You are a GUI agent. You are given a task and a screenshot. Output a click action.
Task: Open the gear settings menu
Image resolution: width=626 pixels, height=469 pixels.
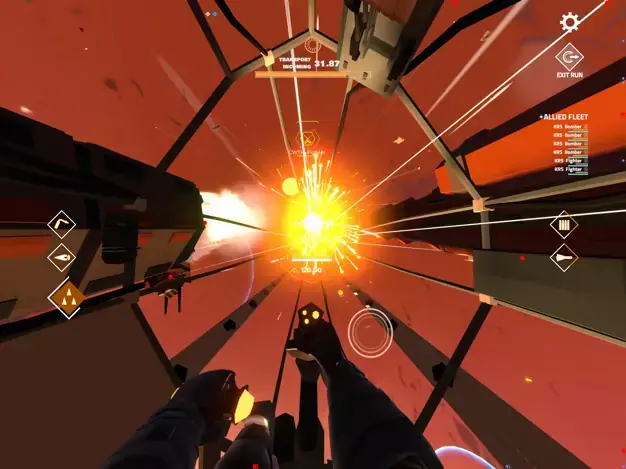[570, 22]
